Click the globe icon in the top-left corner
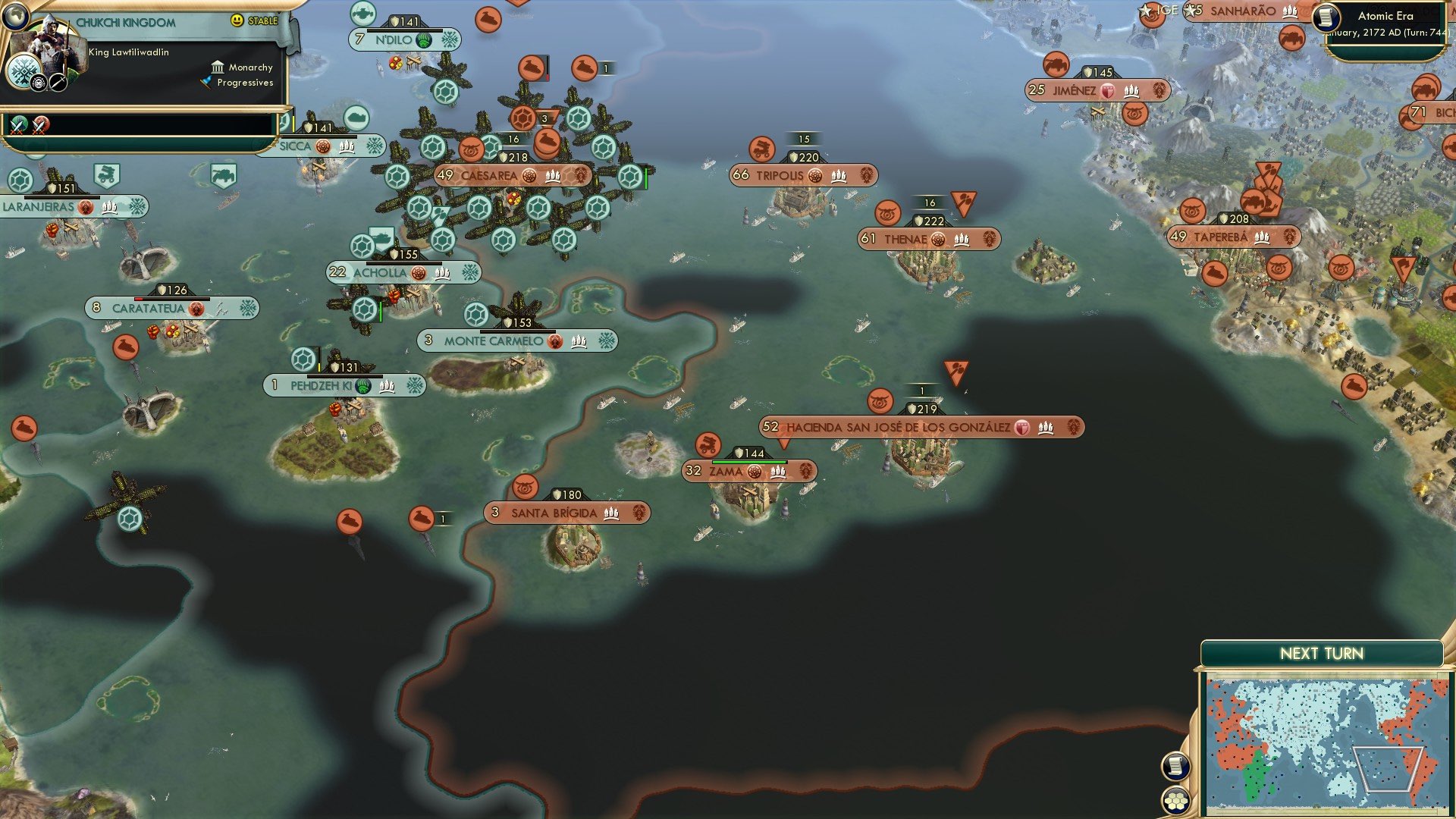The width and height of the screenshot is (1456, 819). tap(17, 17)
